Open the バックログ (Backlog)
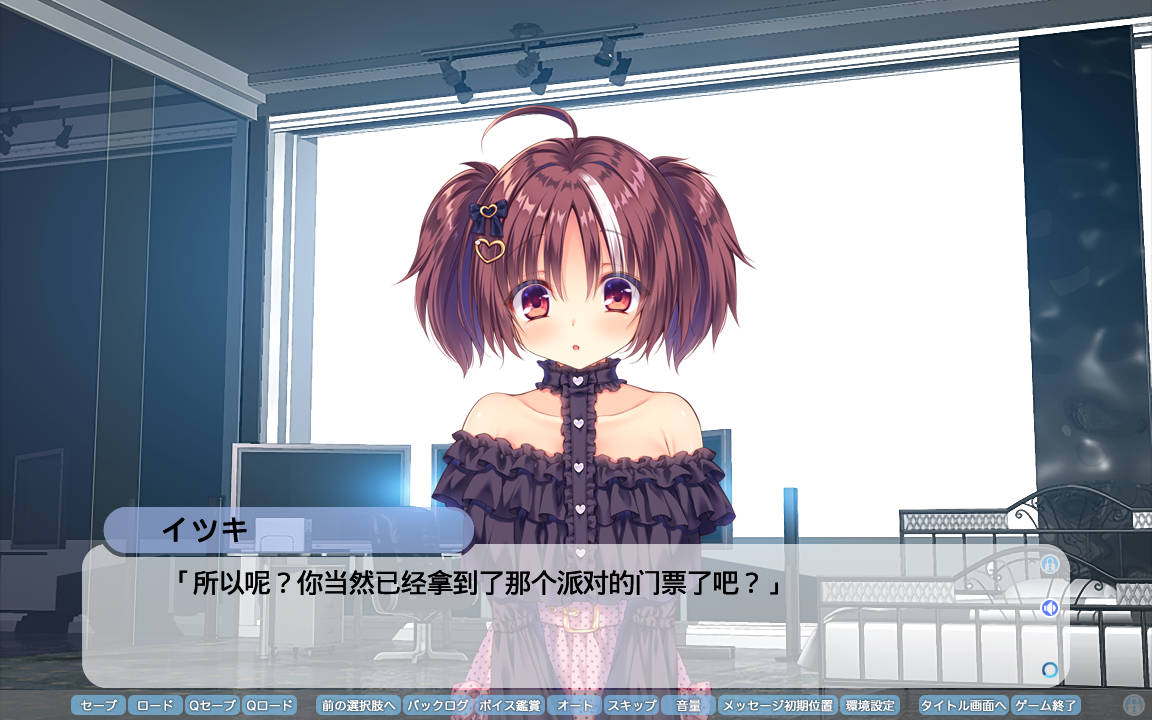The image size is (1152, 720). [438, 705]
